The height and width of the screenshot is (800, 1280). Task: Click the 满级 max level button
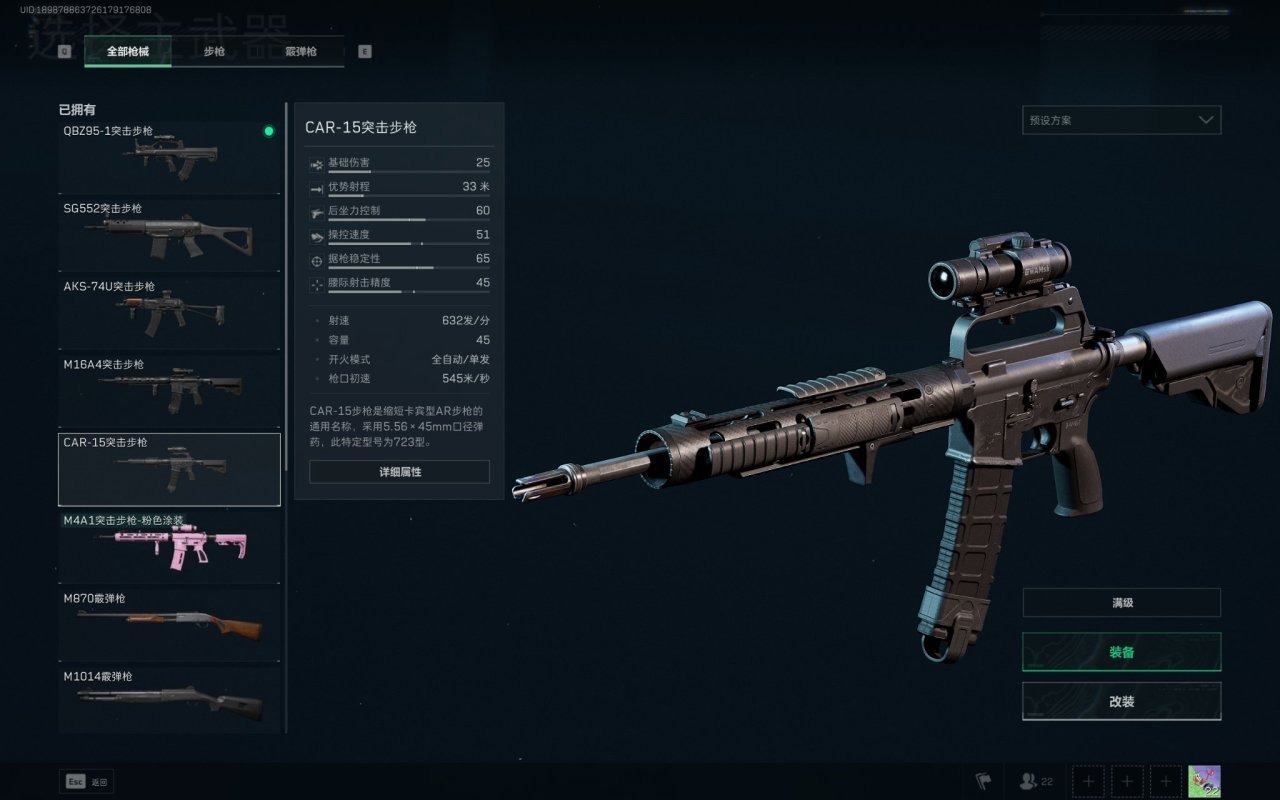click(x=1121, y=603)
